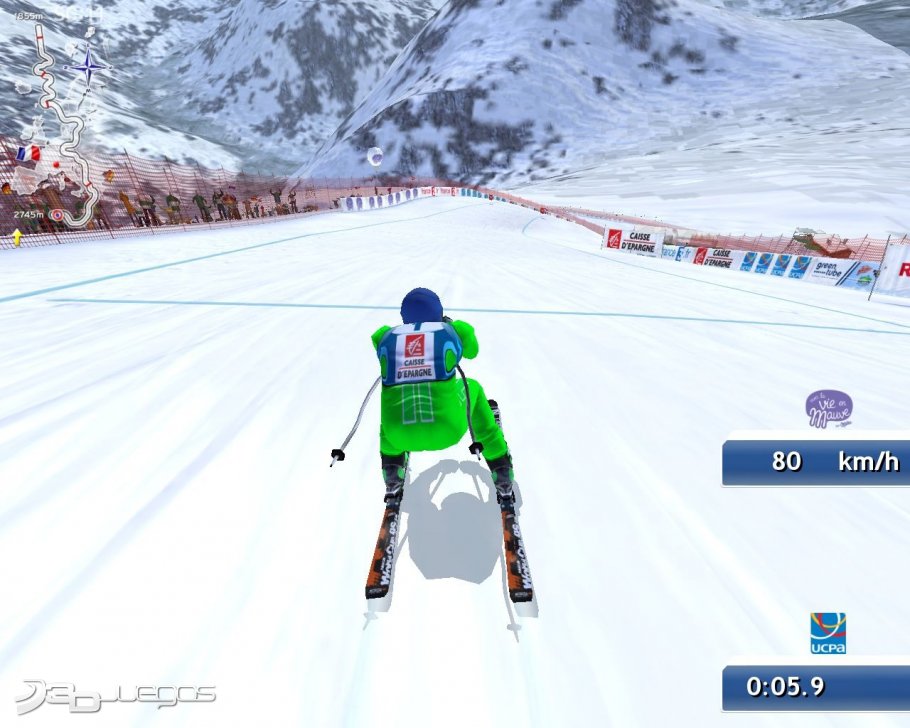910x728 pixels.
Task: Click the French flag icon
Action: pyautogui.click(x=28, y=154)
